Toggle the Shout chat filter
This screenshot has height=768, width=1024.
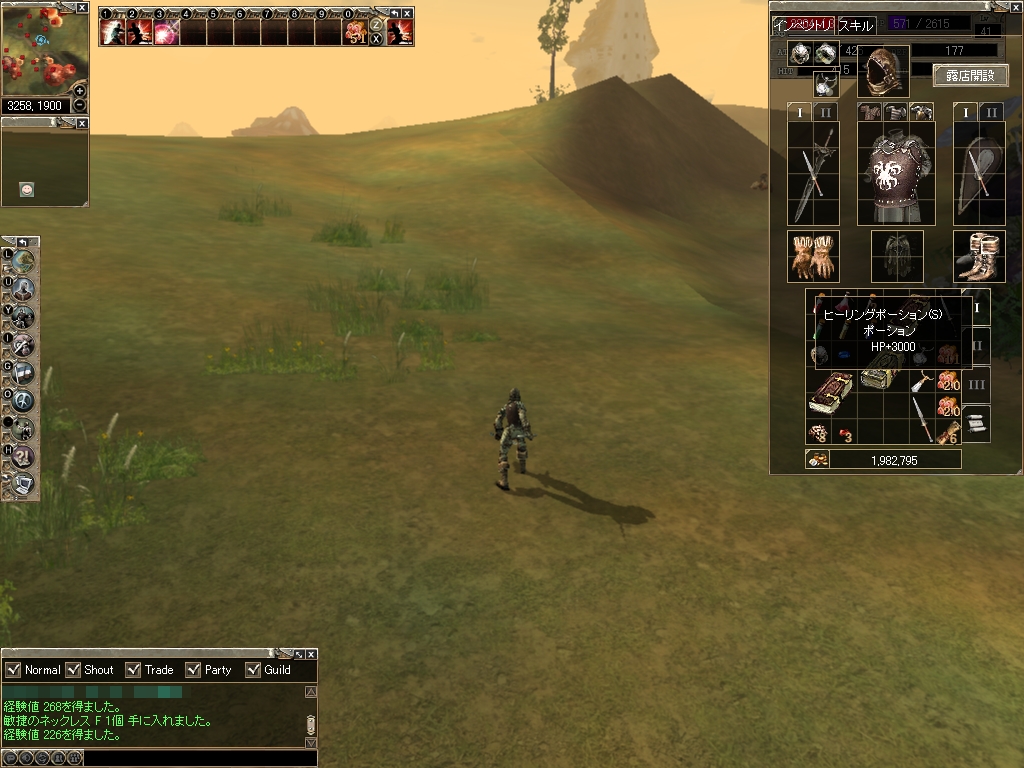73,670
